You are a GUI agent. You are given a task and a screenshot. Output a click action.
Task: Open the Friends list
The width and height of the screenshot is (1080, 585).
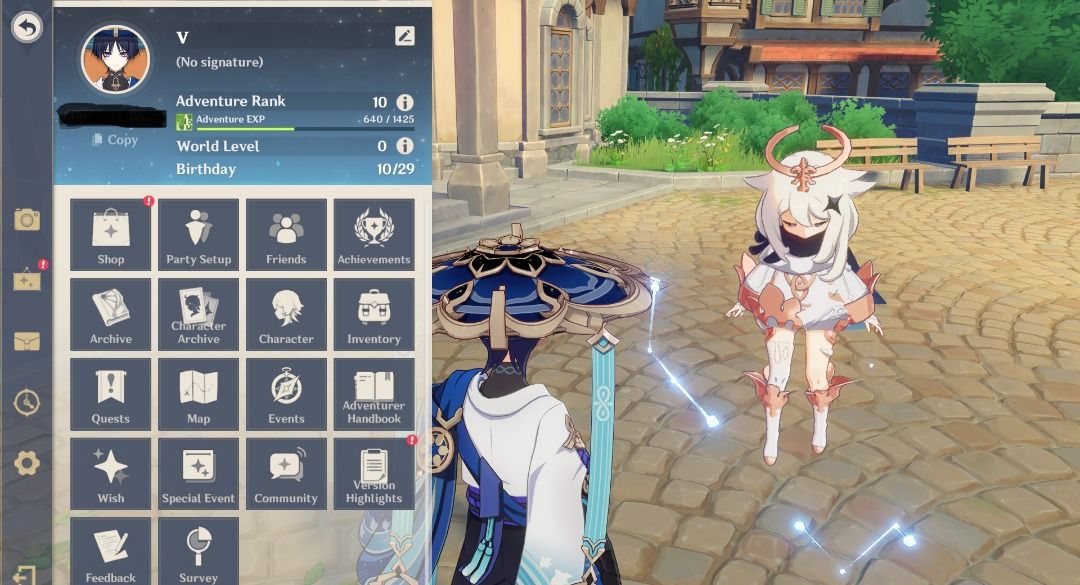[286, 235]
